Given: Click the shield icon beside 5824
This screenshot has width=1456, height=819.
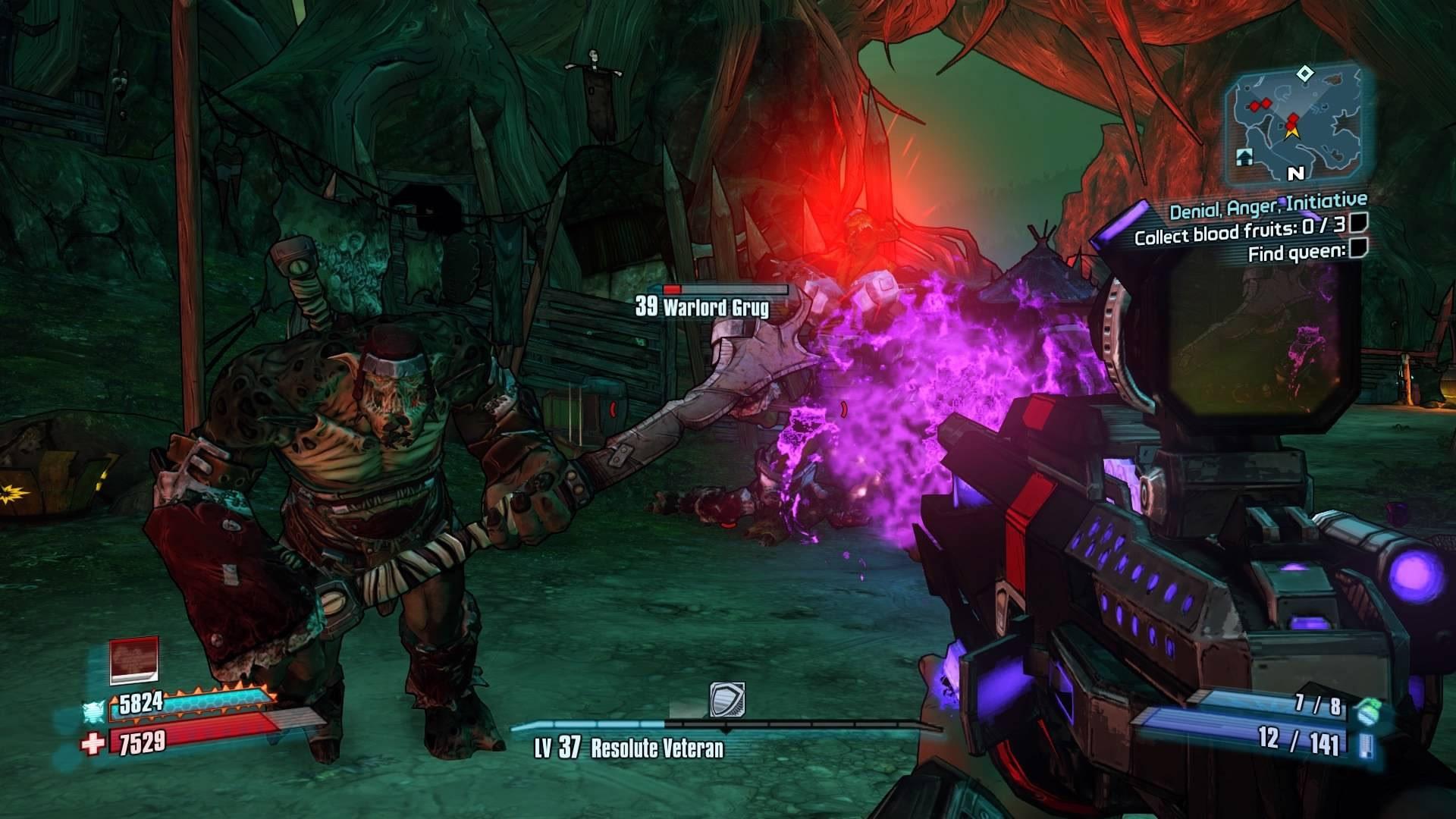Looking at the screenshot, I should pyautogui.click(x=93, y=711).
